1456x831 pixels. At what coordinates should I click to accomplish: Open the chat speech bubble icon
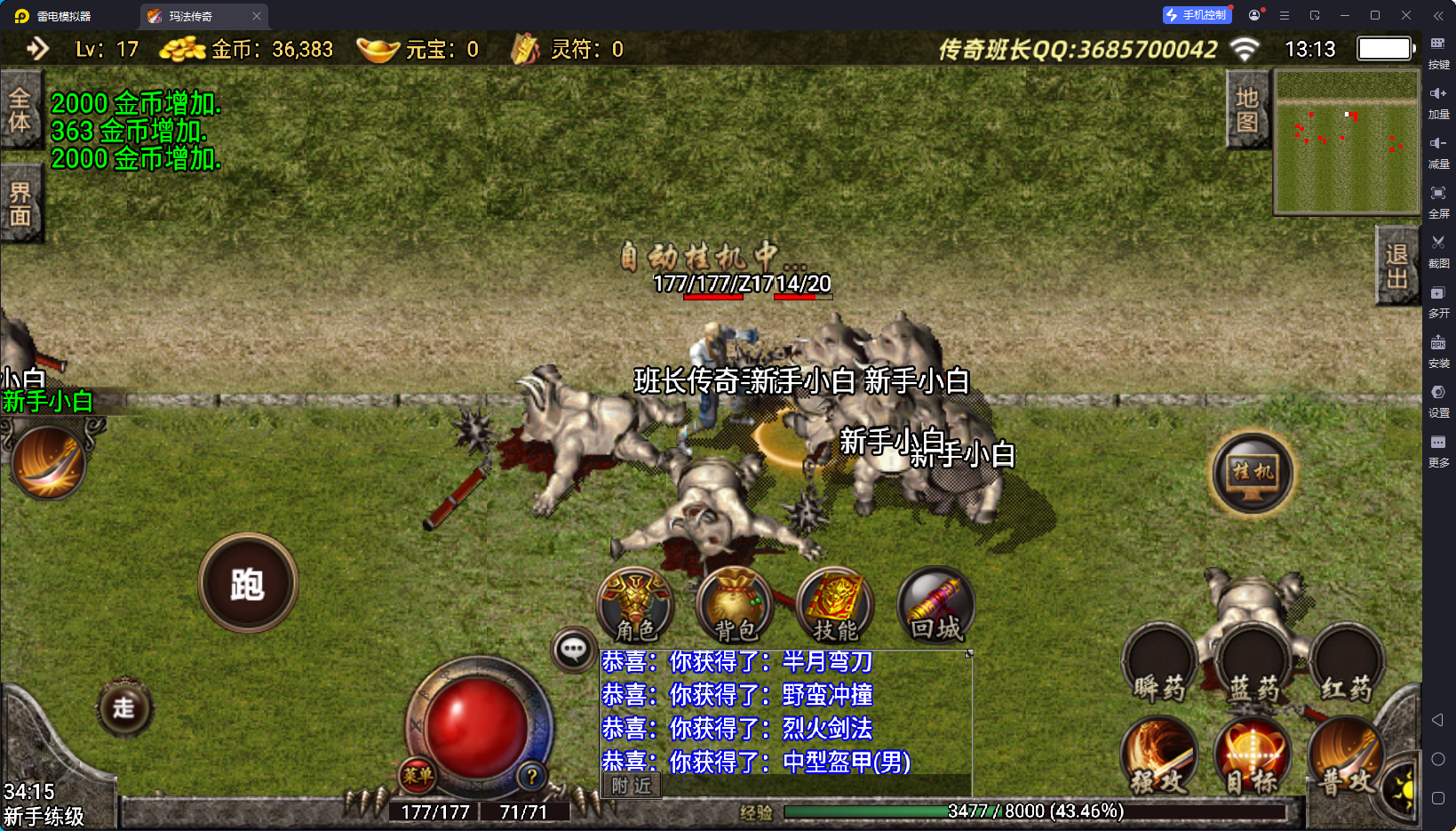point(574,650)
